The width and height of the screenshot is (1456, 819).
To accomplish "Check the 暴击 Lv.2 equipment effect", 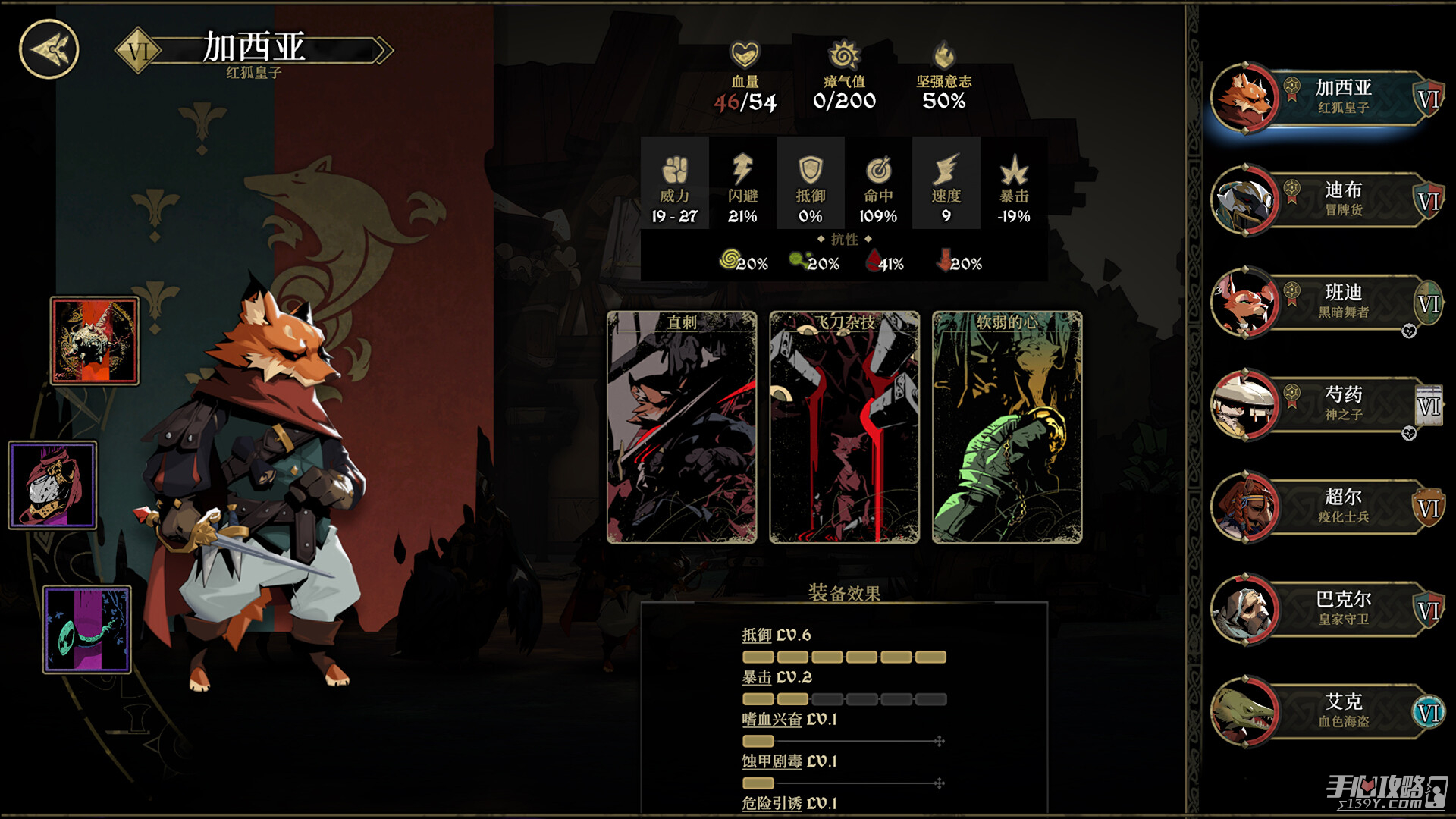I will click(x=777, y=678).
